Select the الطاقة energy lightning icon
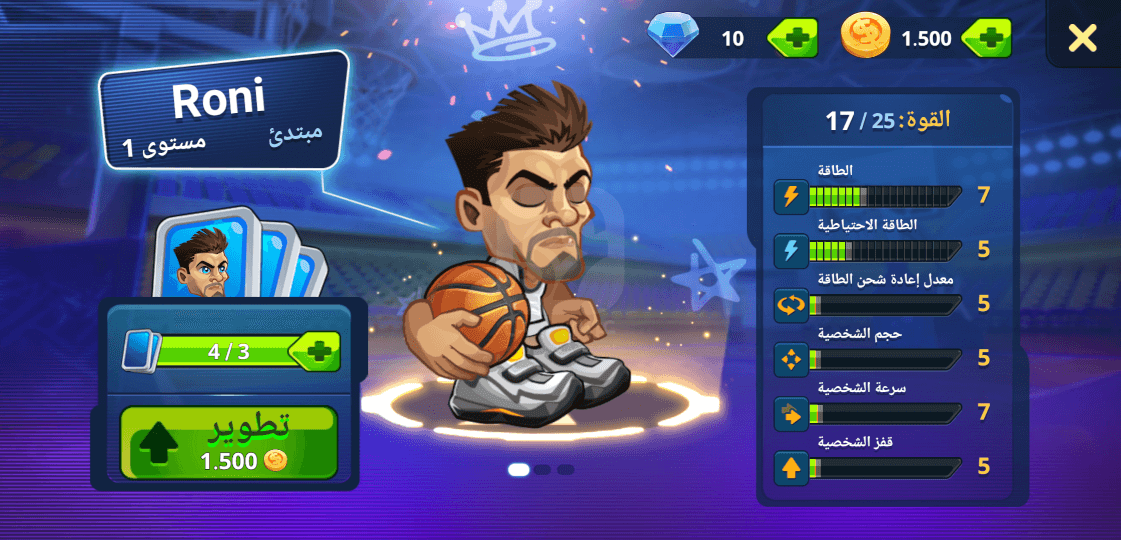The height and width of the screenshot is (540, 1121). click(791, 196)
